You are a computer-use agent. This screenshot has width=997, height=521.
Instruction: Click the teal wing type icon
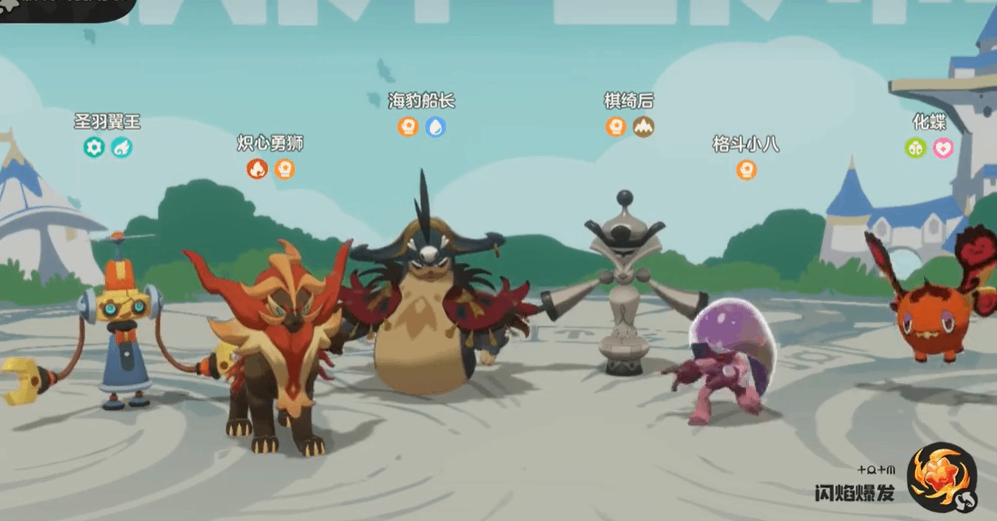click(x=121, y=148)
